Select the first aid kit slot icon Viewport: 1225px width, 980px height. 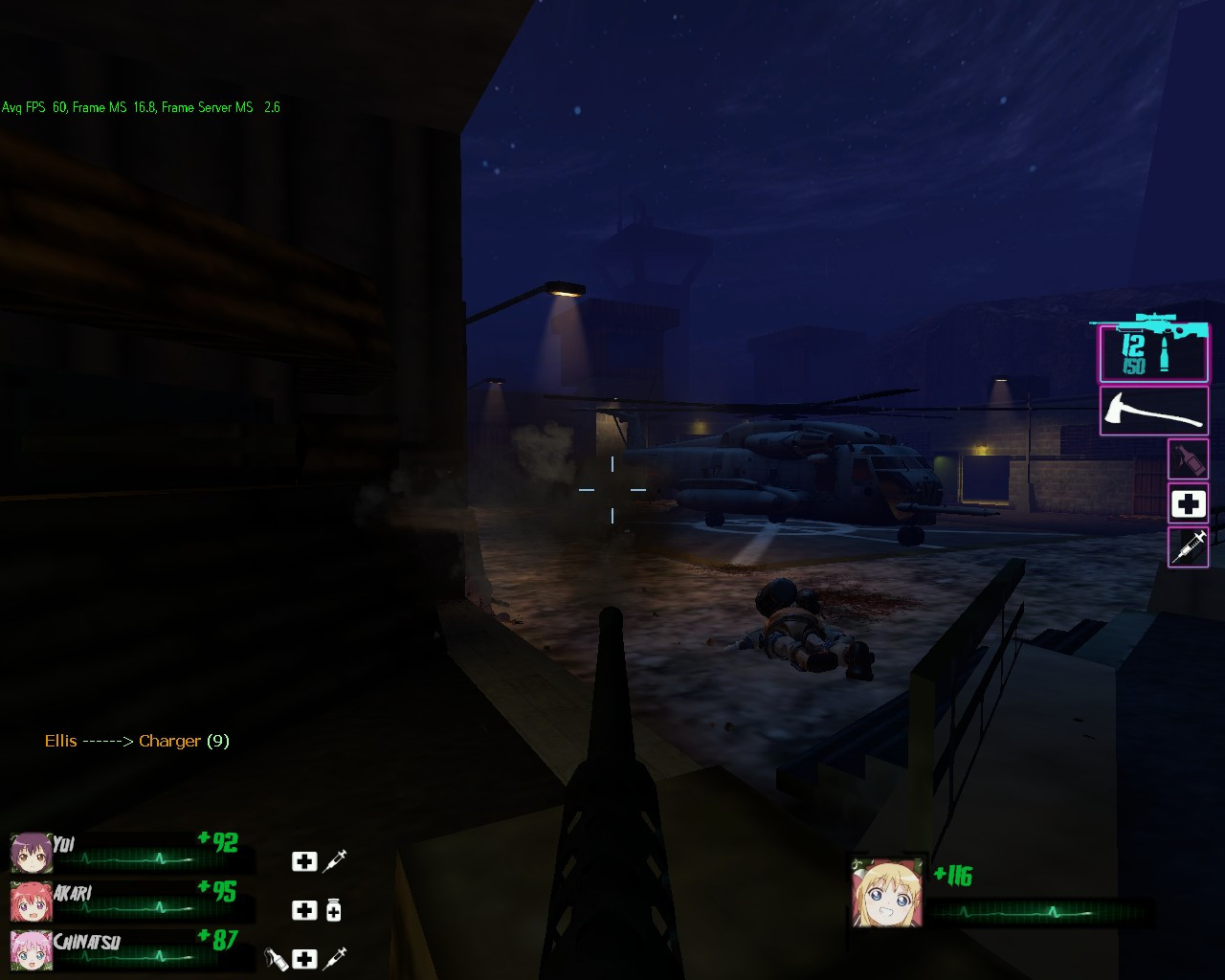pos(1188,502)
